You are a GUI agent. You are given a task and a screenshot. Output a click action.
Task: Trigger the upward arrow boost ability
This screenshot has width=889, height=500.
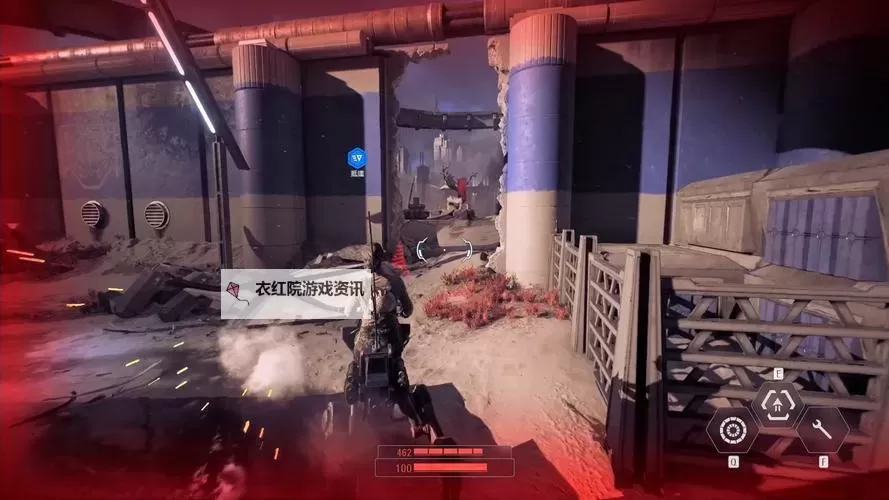coord(778,404)
